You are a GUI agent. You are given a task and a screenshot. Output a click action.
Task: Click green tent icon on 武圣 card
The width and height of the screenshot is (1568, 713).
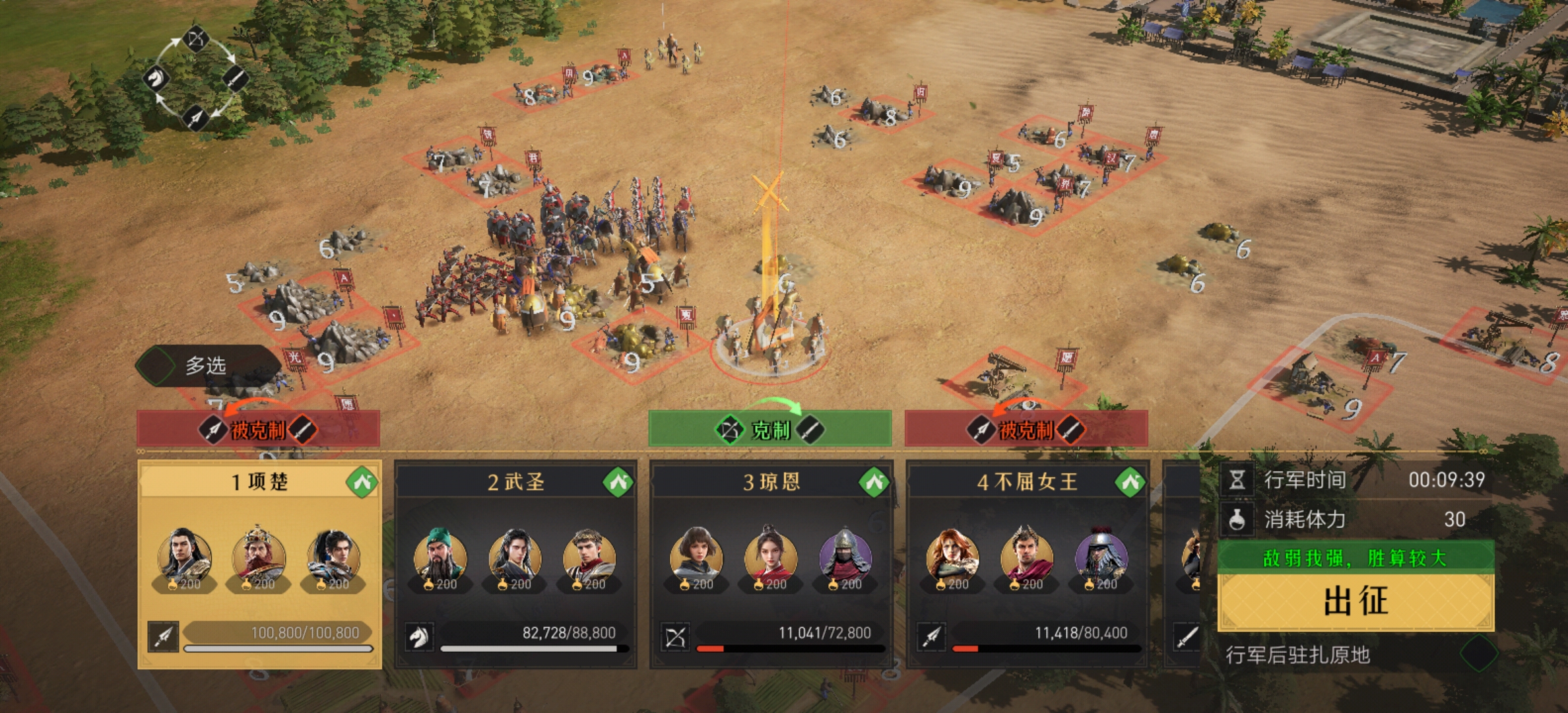pyautogui.click(x=618, y=483)
